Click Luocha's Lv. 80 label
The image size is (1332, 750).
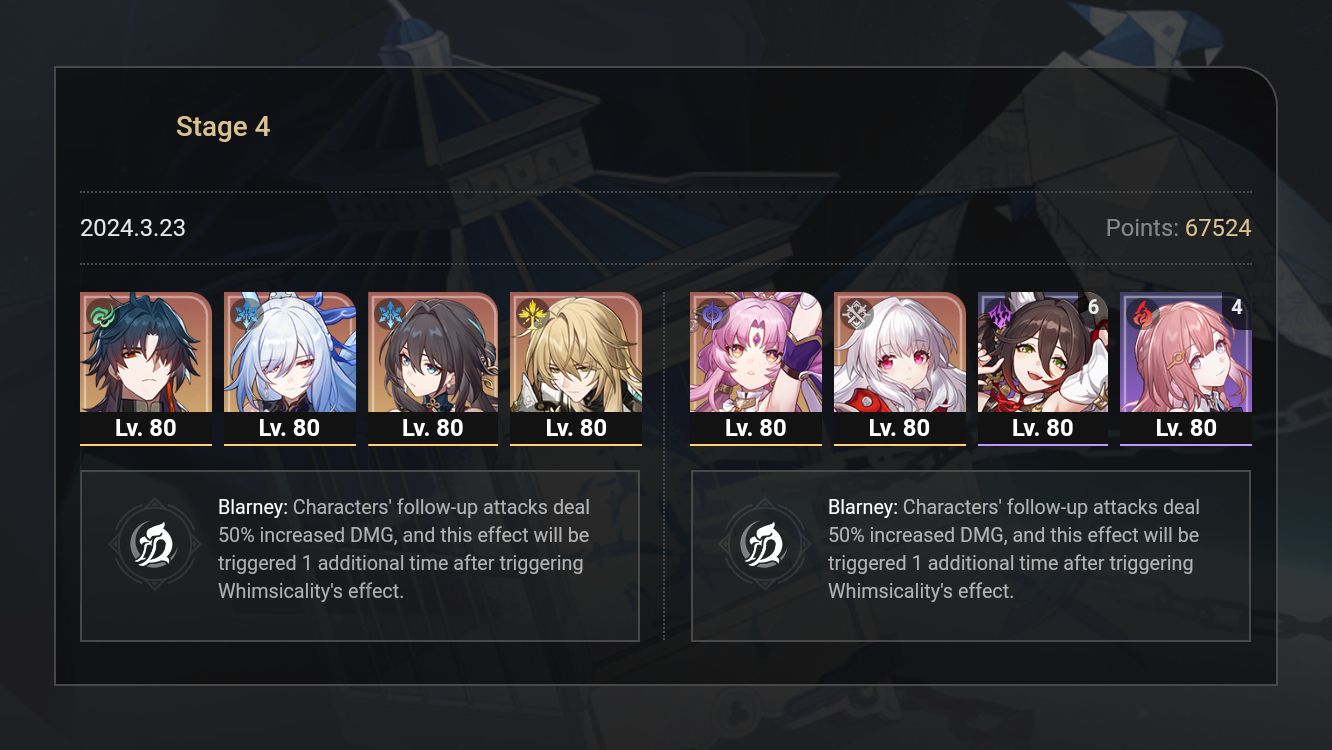coord(576,428)
